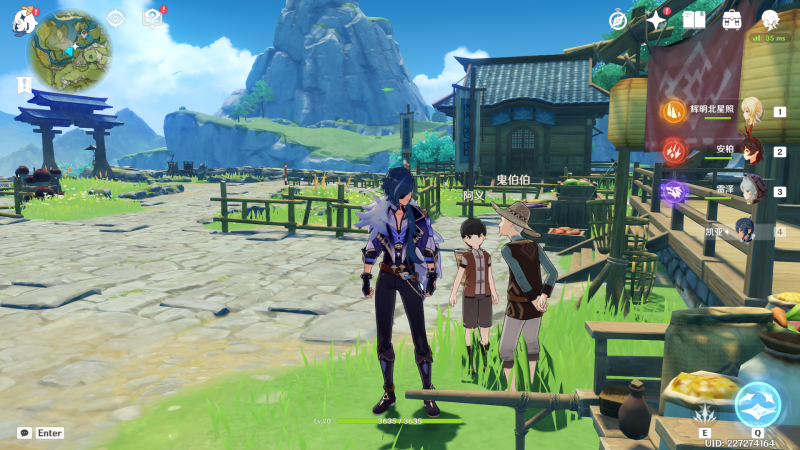Open the circular minimap
The image size is (800, 450).
coord(69,51)
